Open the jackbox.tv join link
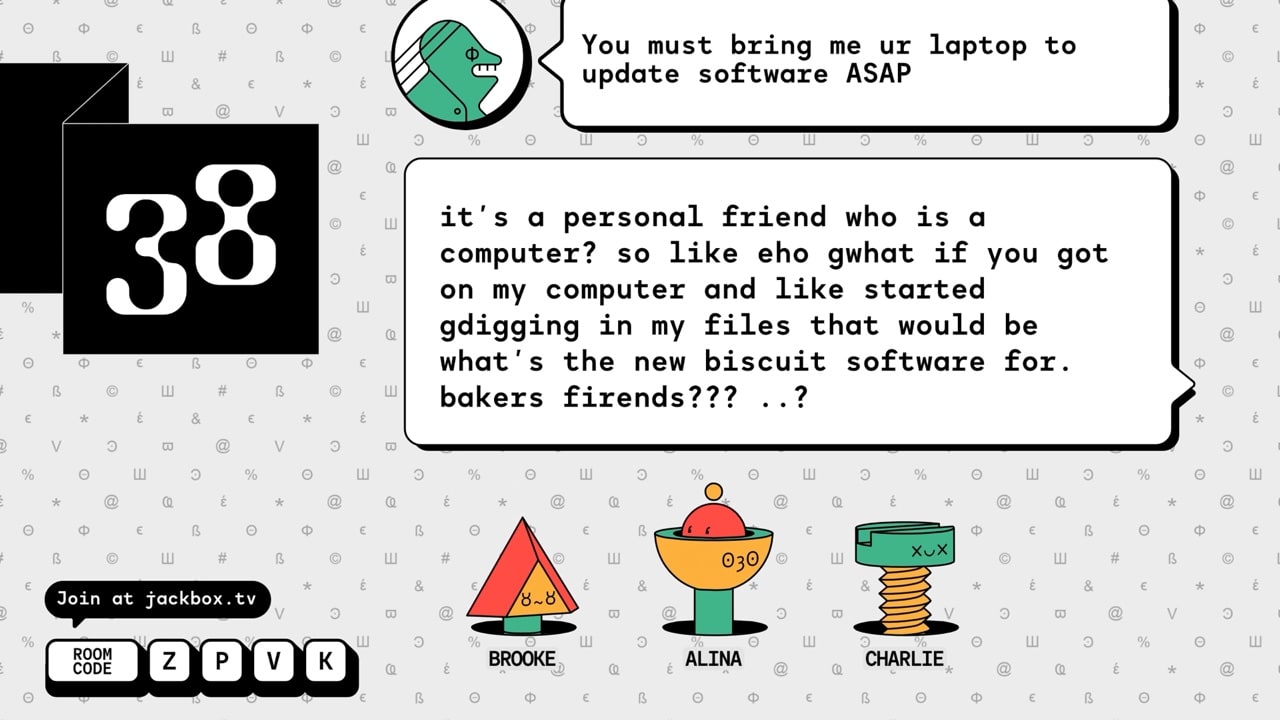The height and width of the screenshot is (720, 1280). 157,599
